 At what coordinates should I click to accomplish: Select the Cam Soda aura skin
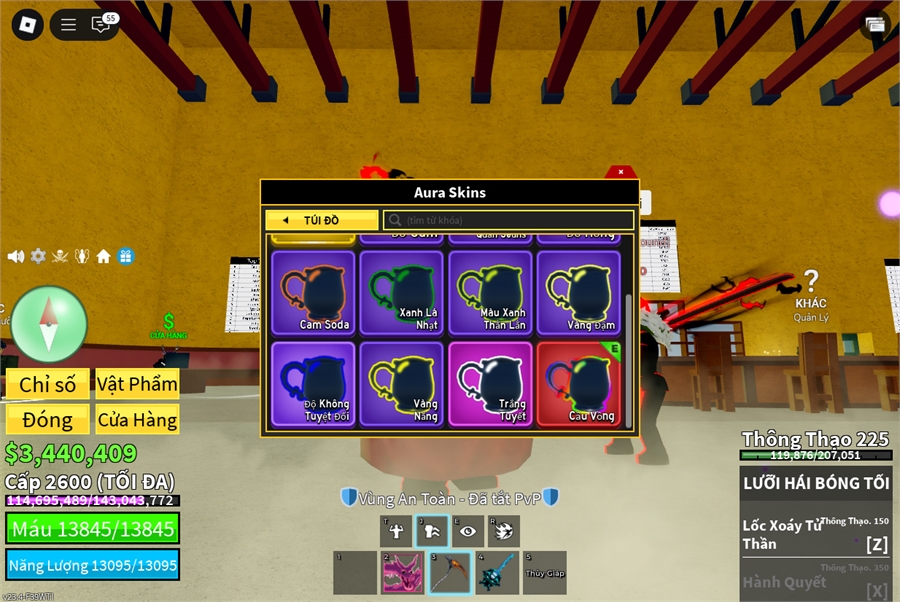[313, 292]
